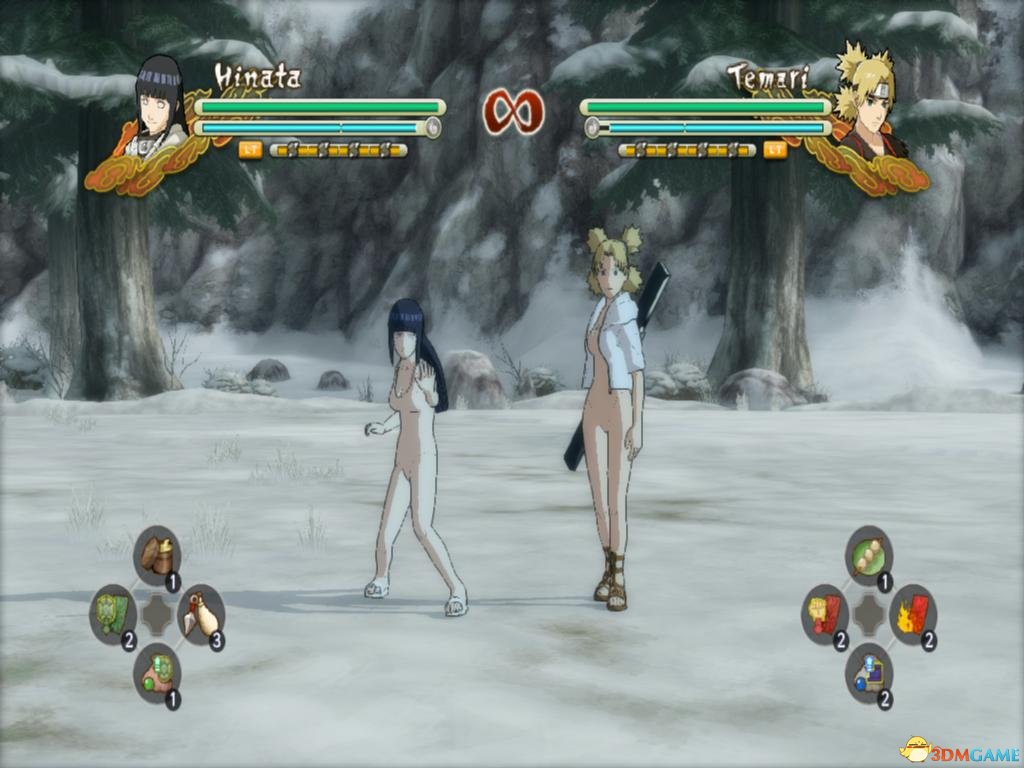Viewport: 1024px width, 768px height.
Task: Use the green turtle-shell scroll item
Action: tap(112, 613)
